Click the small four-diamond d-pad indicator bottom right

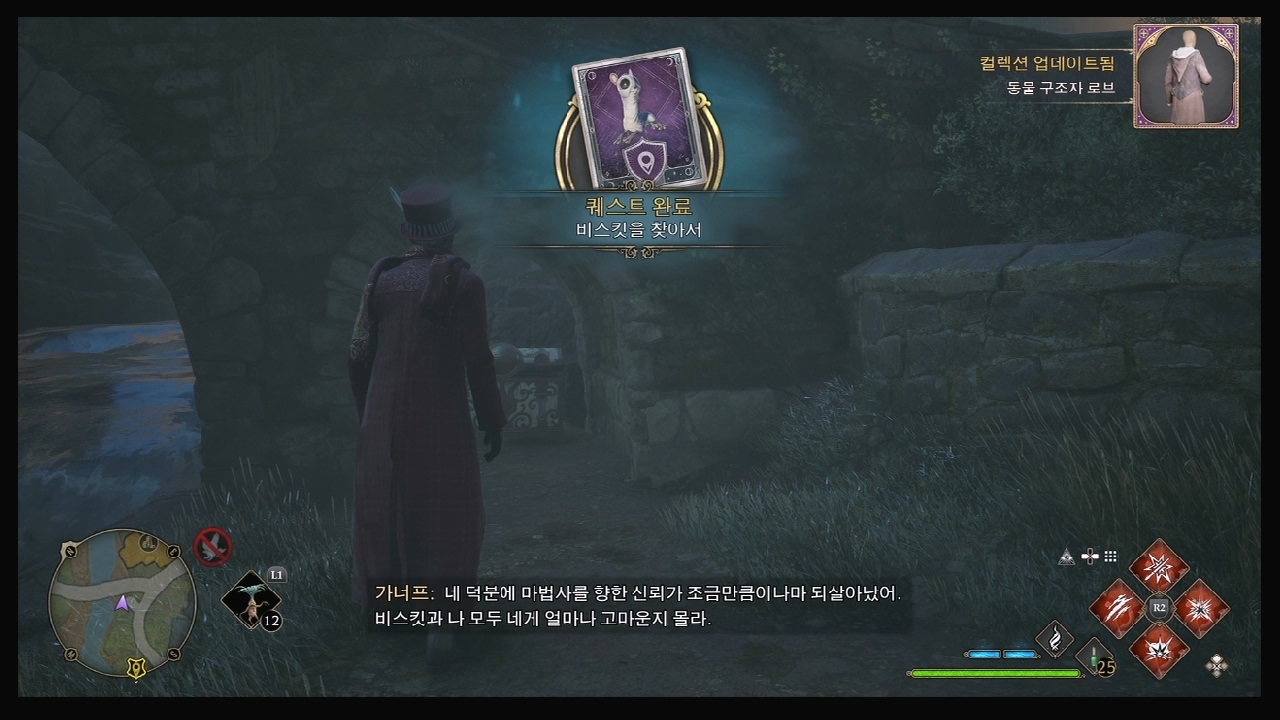(x=1217, y=666)
